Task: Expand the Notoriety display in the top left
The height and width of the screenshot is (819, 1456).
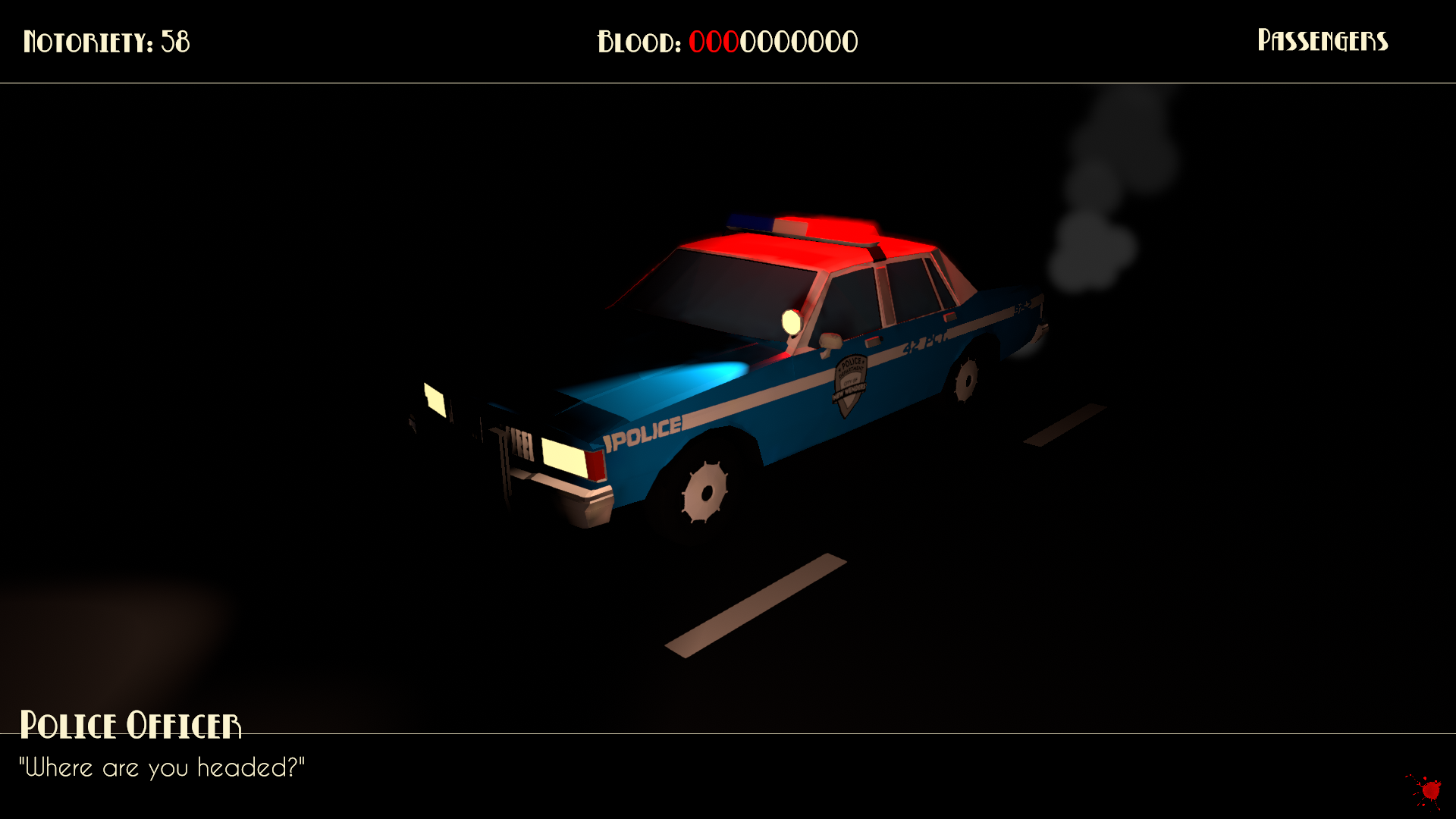Action: tap(106, 42)
